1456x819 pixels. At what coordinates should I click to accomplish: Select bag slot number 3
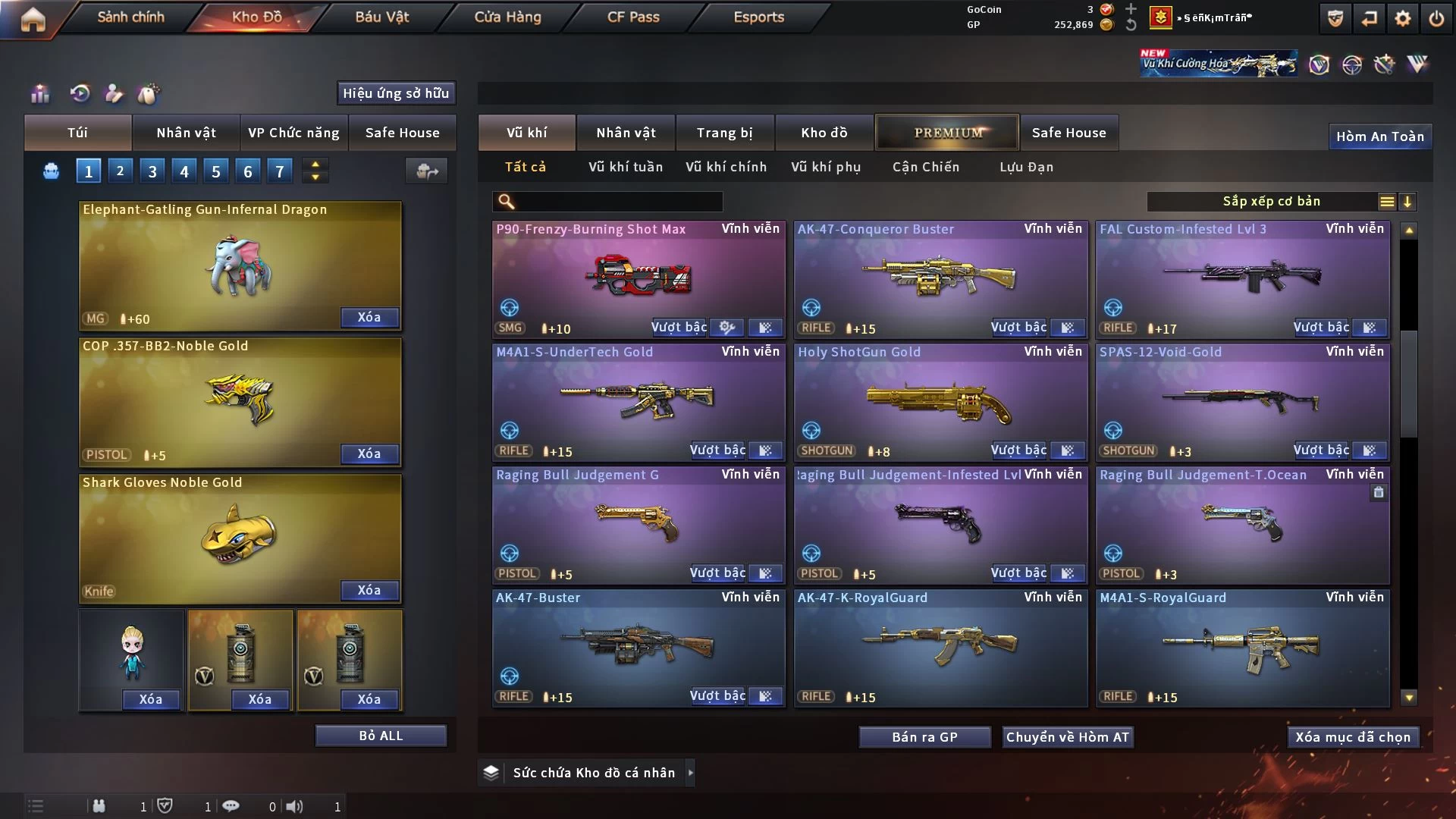tap(152, 171)
